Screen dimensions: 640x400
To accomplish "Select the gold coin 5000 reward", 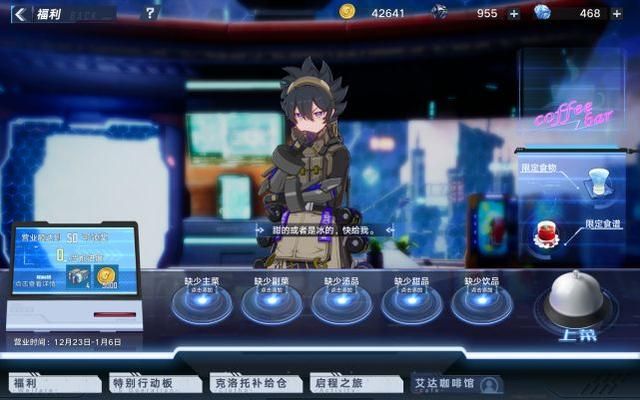I will click(x=107, y=278).
